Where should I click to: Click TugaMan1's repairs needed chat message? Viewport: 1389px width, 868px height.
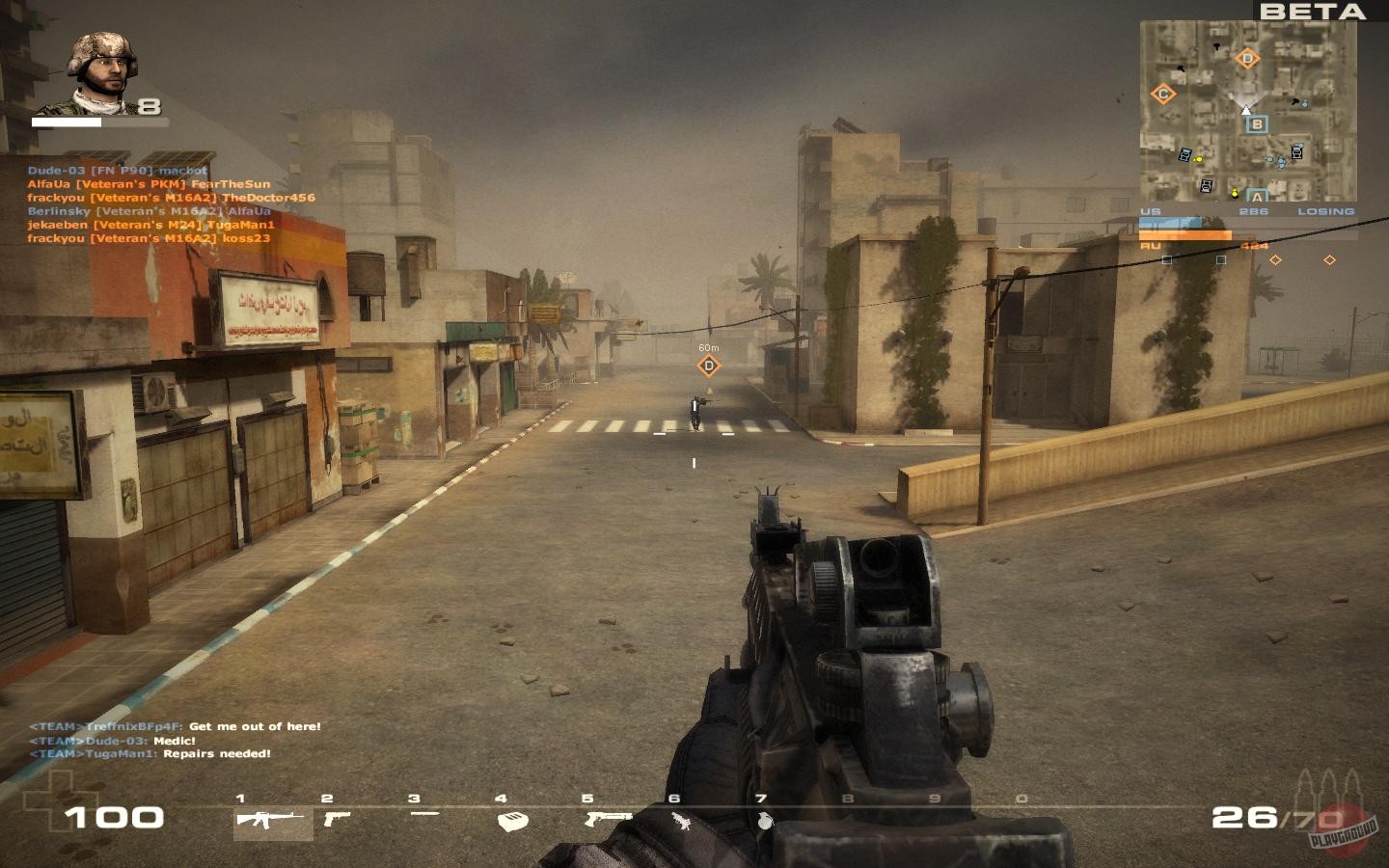tap(150, 755)
